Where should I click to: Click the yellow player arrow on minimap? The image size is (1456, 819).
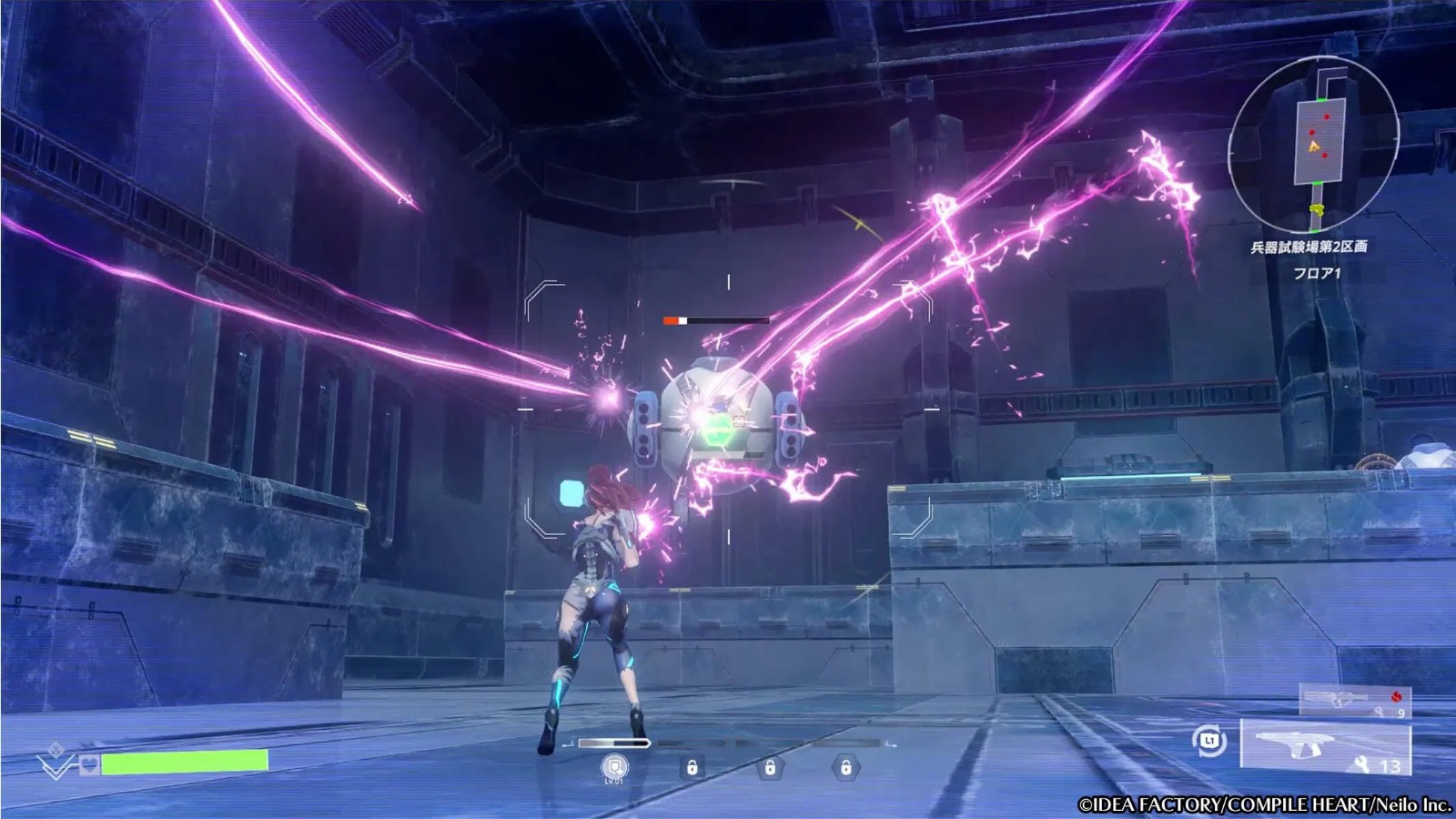click(x=1311, y=146)
